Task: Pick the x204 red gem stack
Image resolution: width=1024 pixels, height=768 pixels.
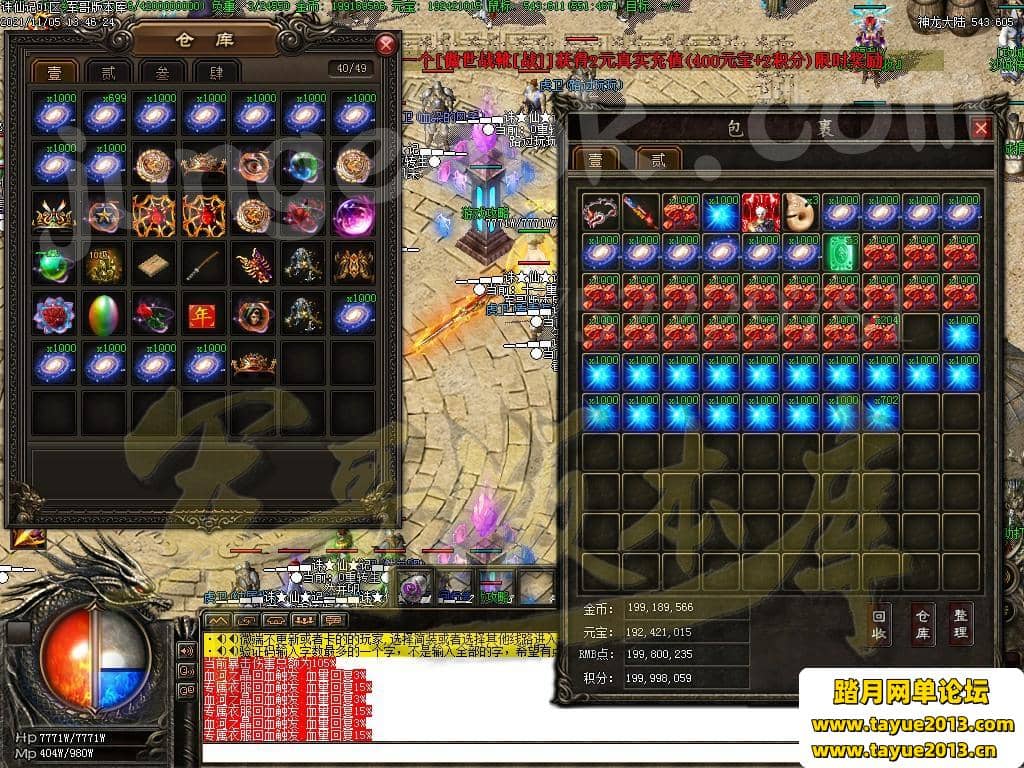Action: click(880, 332)
